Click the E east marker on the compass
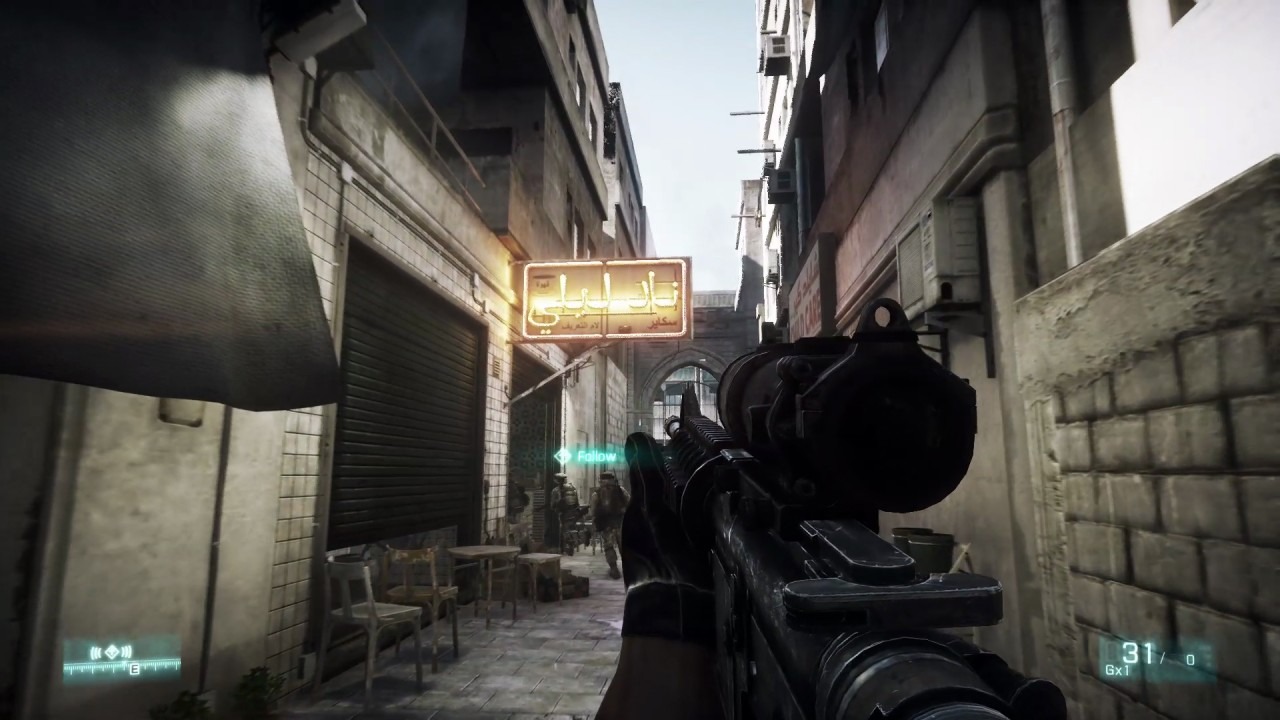1280x720 pixels. point(134,668)
